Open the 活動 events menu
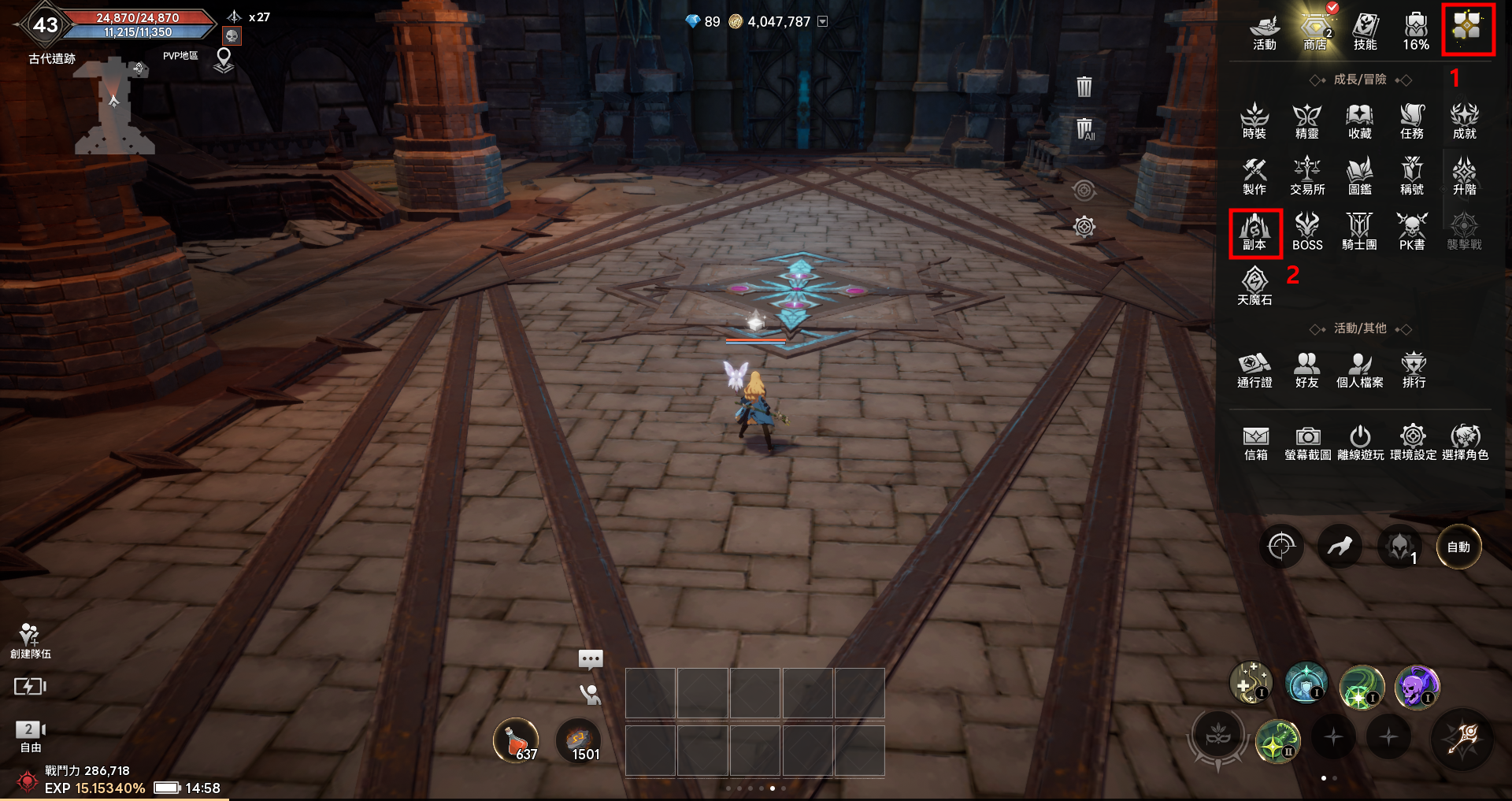The image size is (1512, 801). [1265, 32]
